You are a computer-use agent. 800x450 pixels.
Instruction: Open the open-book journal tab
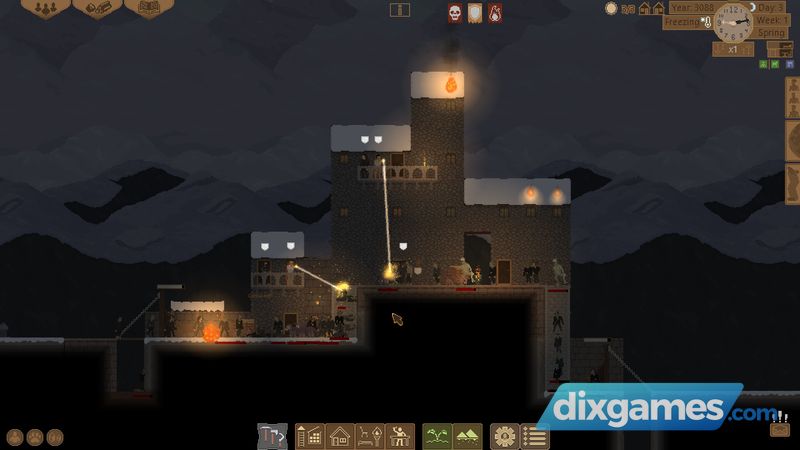[x=148, y=8]
